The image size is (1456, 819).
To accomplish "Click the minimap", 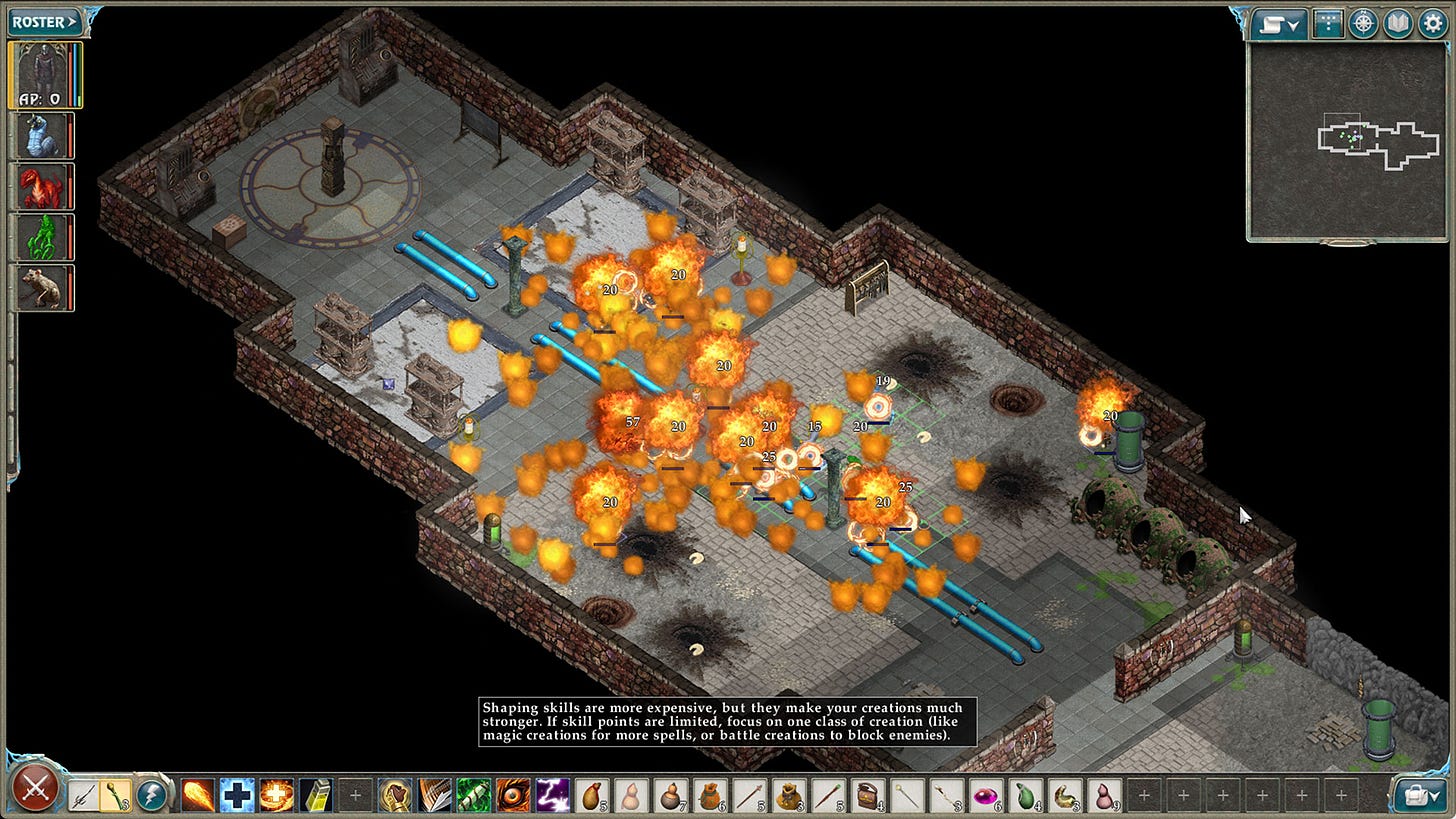I will tap(1346, 141).
